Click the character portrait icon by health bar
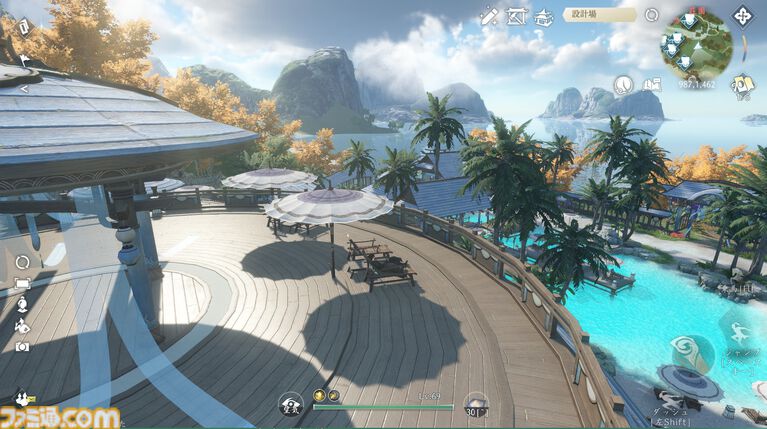Image resolution: width=767 pixels, height=429 pixels. click(290, 404)
